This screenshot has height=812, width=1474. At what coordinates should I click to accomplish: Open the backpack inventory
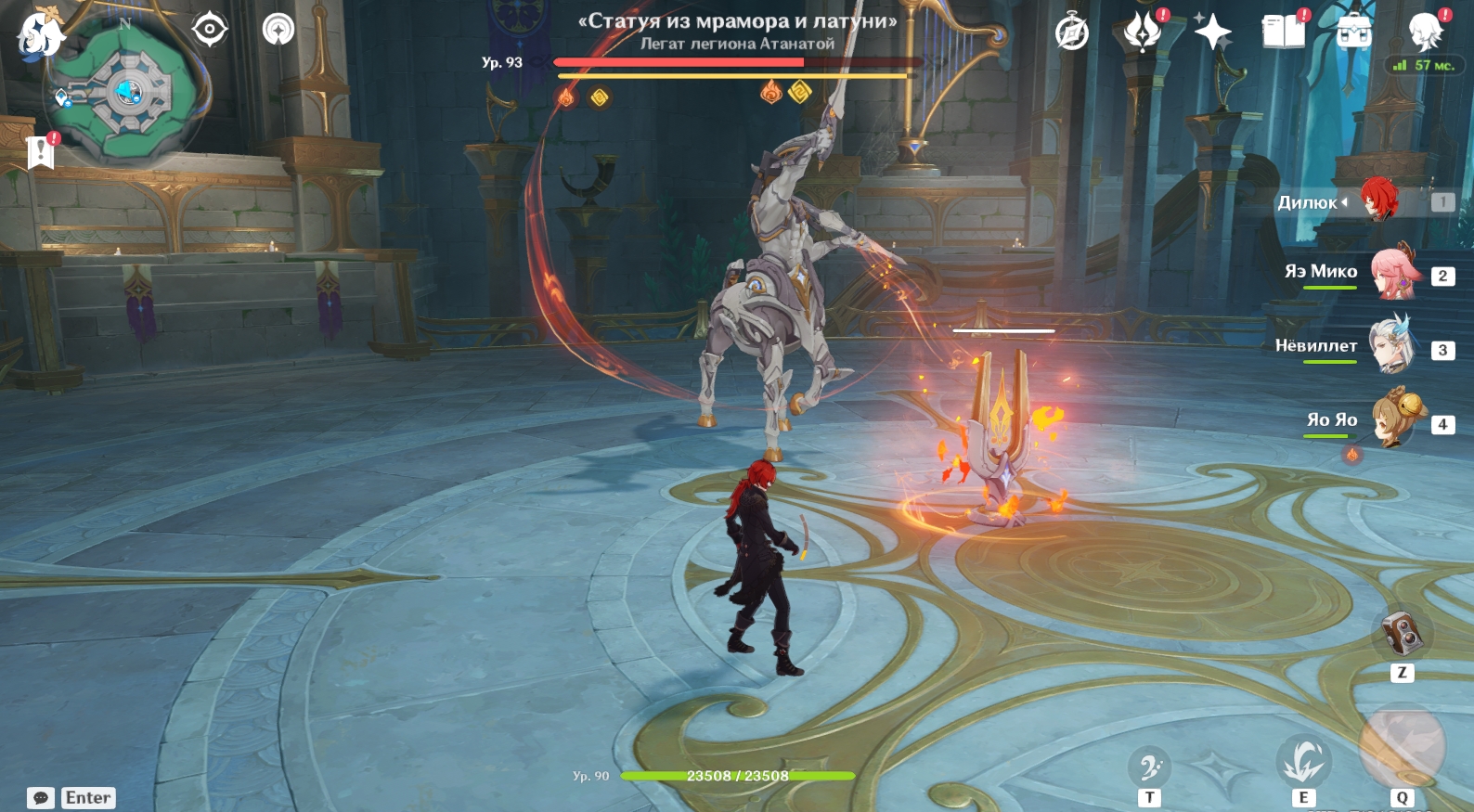coord(1354,32)
